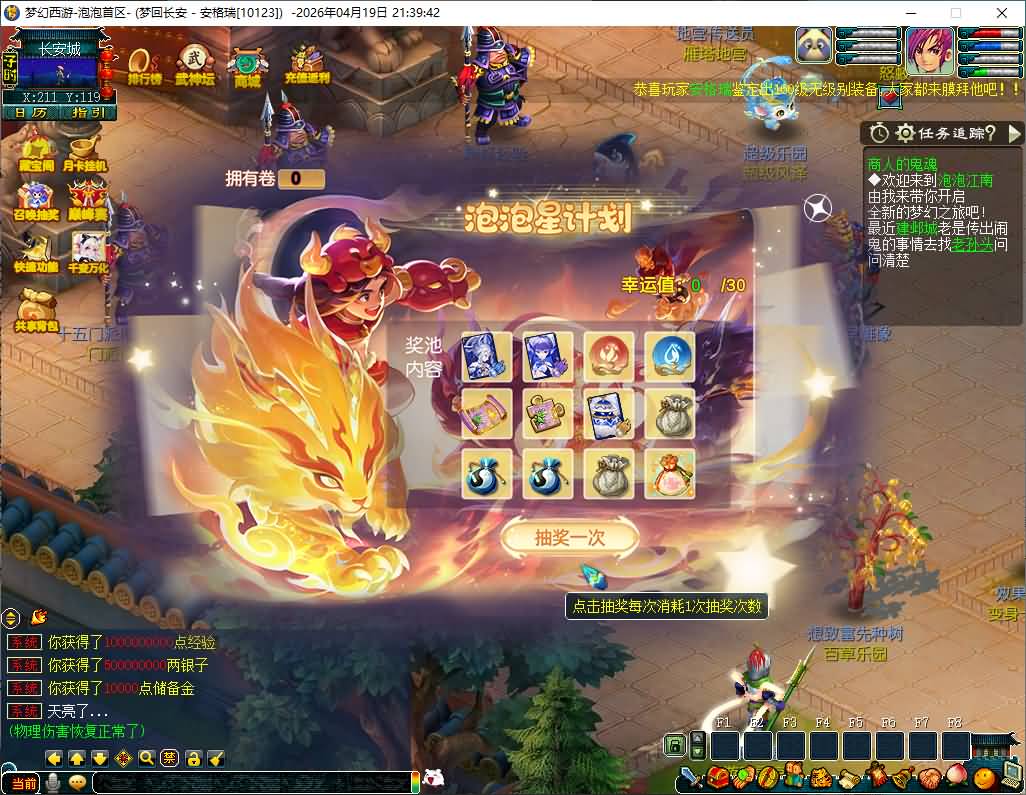Click the chat magnifier search button
Viewport: 1026px width, 795px height.
(x=147, y=758)
